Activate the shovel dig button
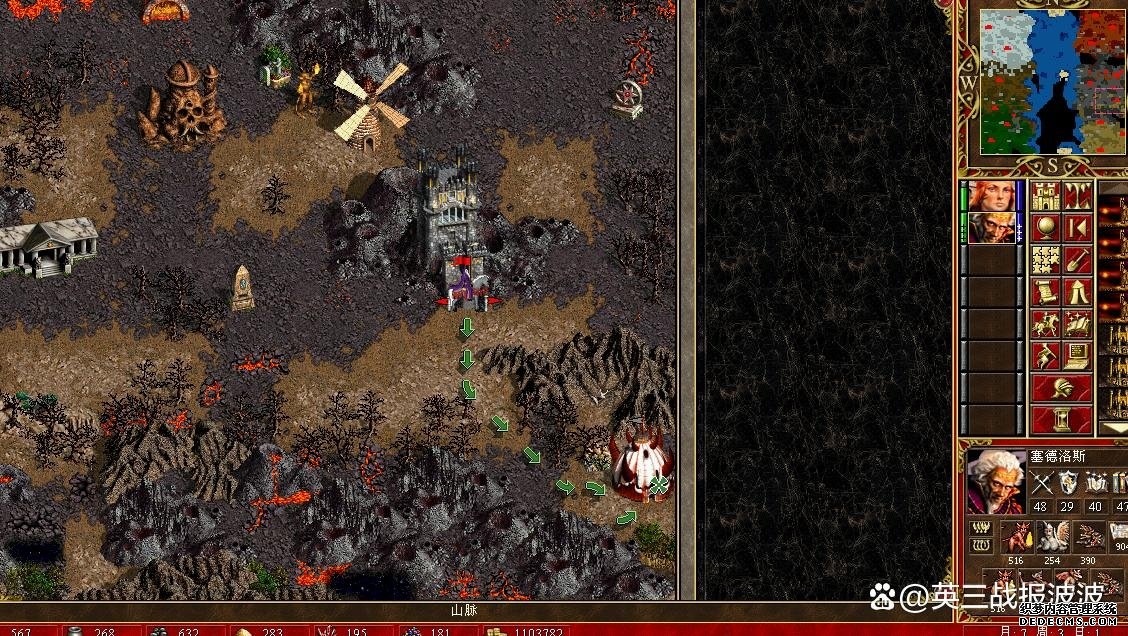Viewport: 1128px width, 636px height. tap(1077, 260)
